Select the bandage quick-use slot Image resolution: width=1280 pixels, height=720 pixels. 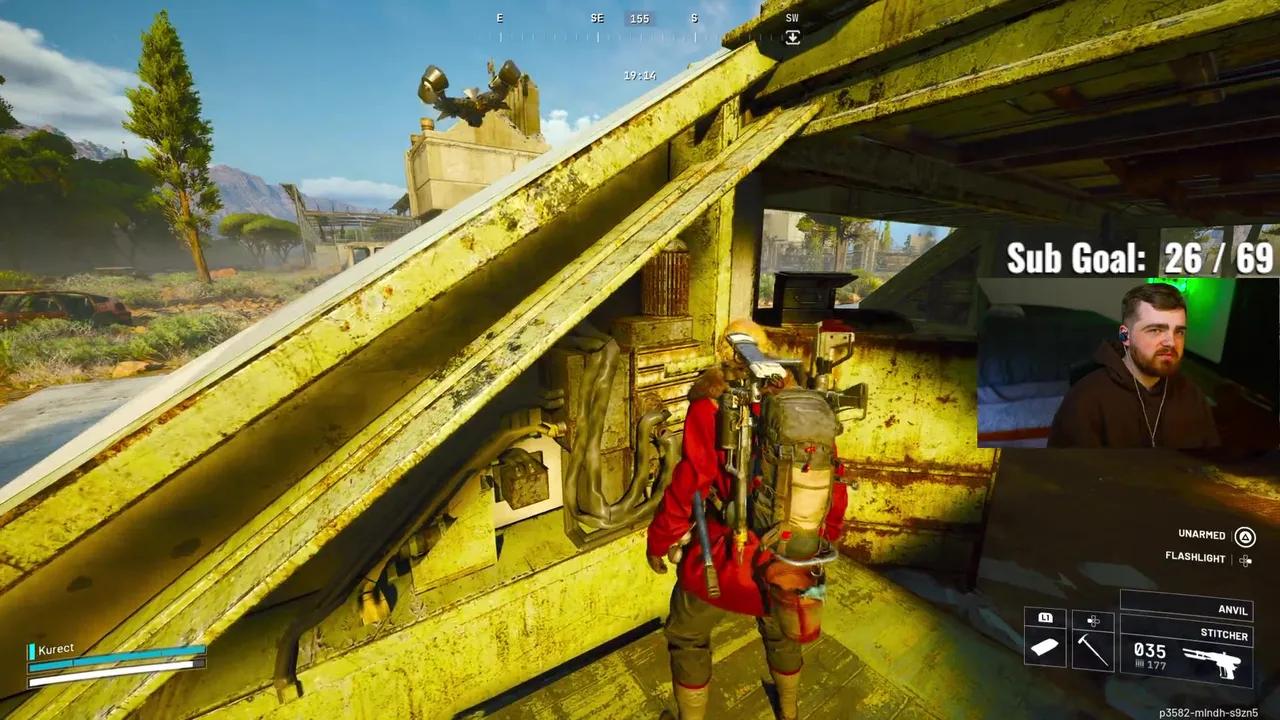click(x=1045, y=648)
